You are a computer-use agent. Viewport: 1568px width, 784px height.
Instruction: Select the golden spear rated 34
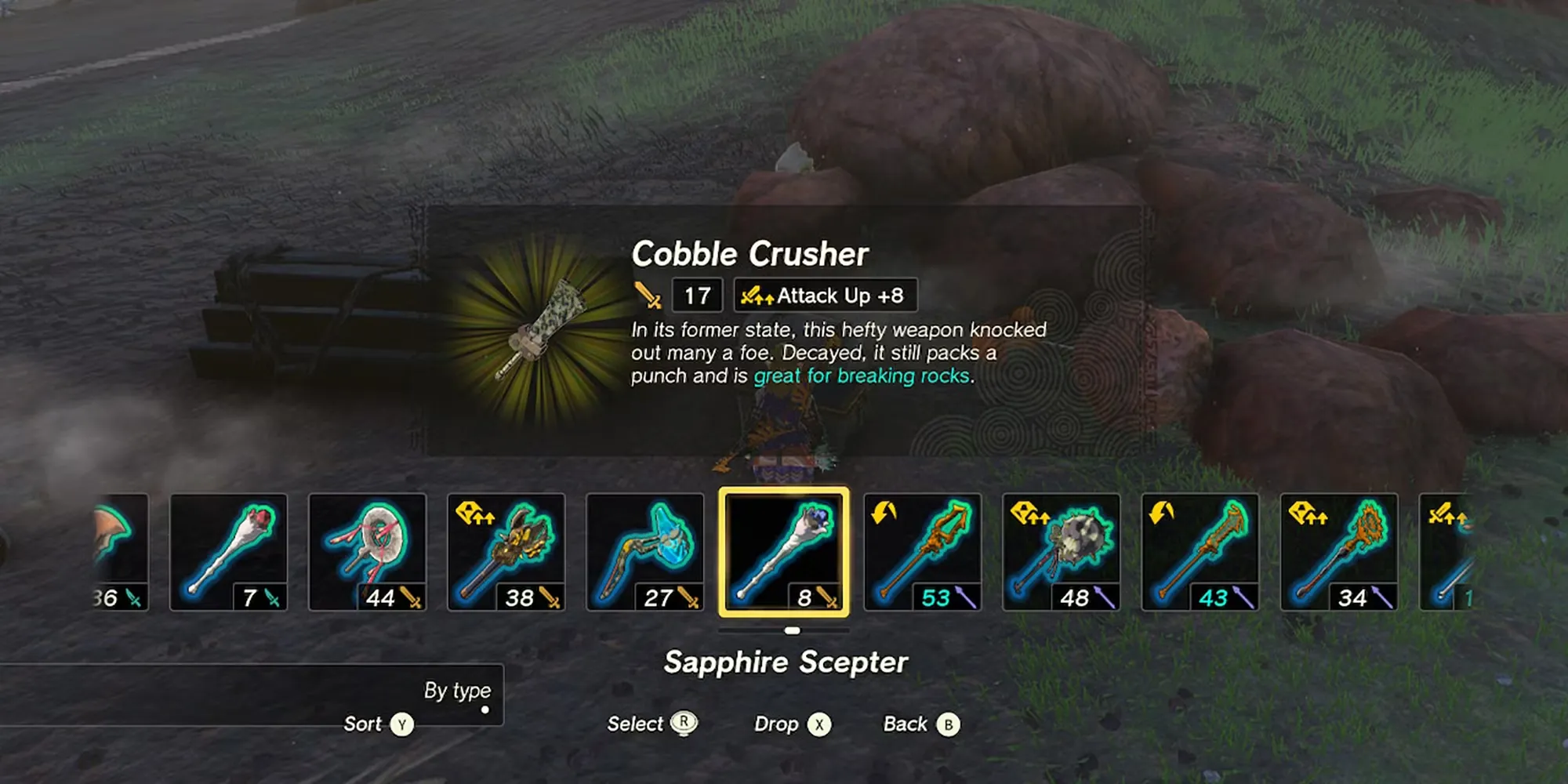(1338, 551)
